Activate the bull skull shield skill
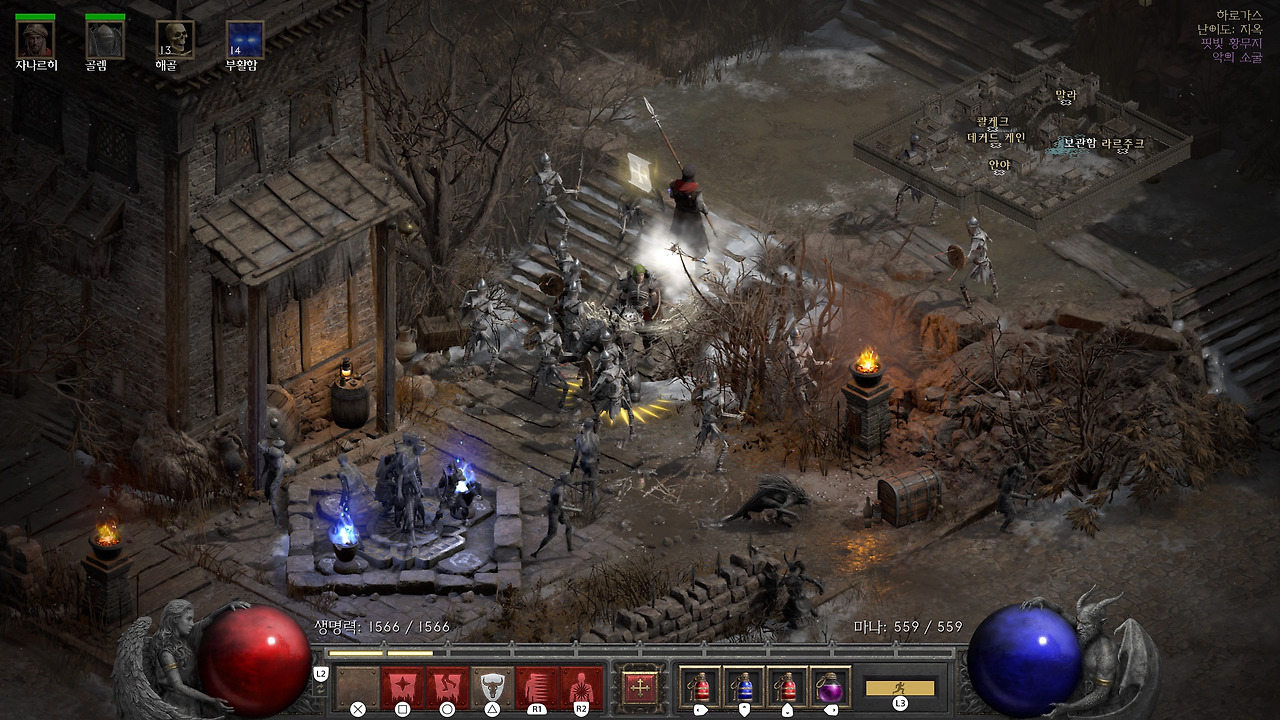1280x720 pixels. [x=492, y=687]
